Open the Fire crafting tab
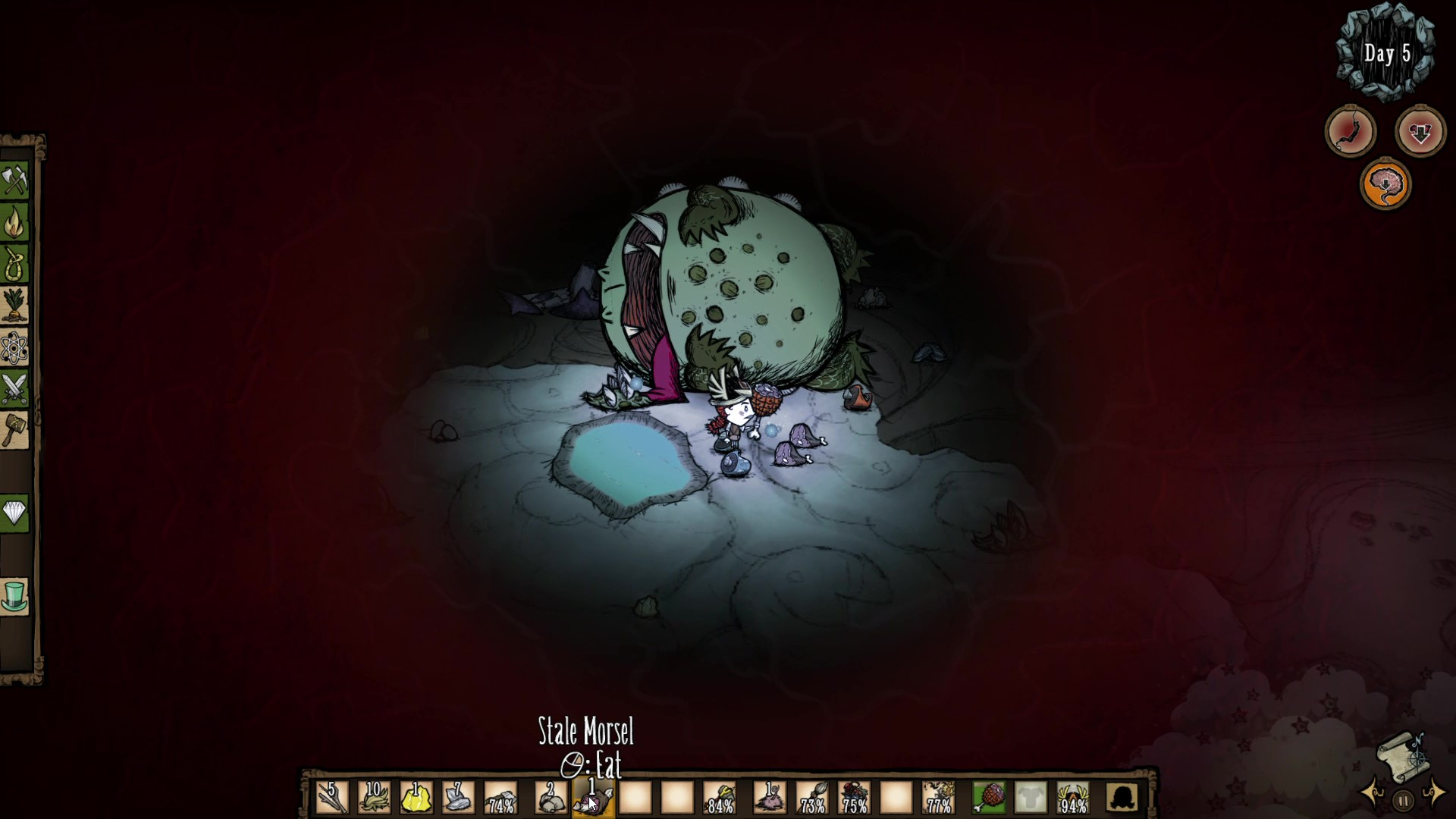The height and width of the screenshot is (819, 1456). point(14,222)
